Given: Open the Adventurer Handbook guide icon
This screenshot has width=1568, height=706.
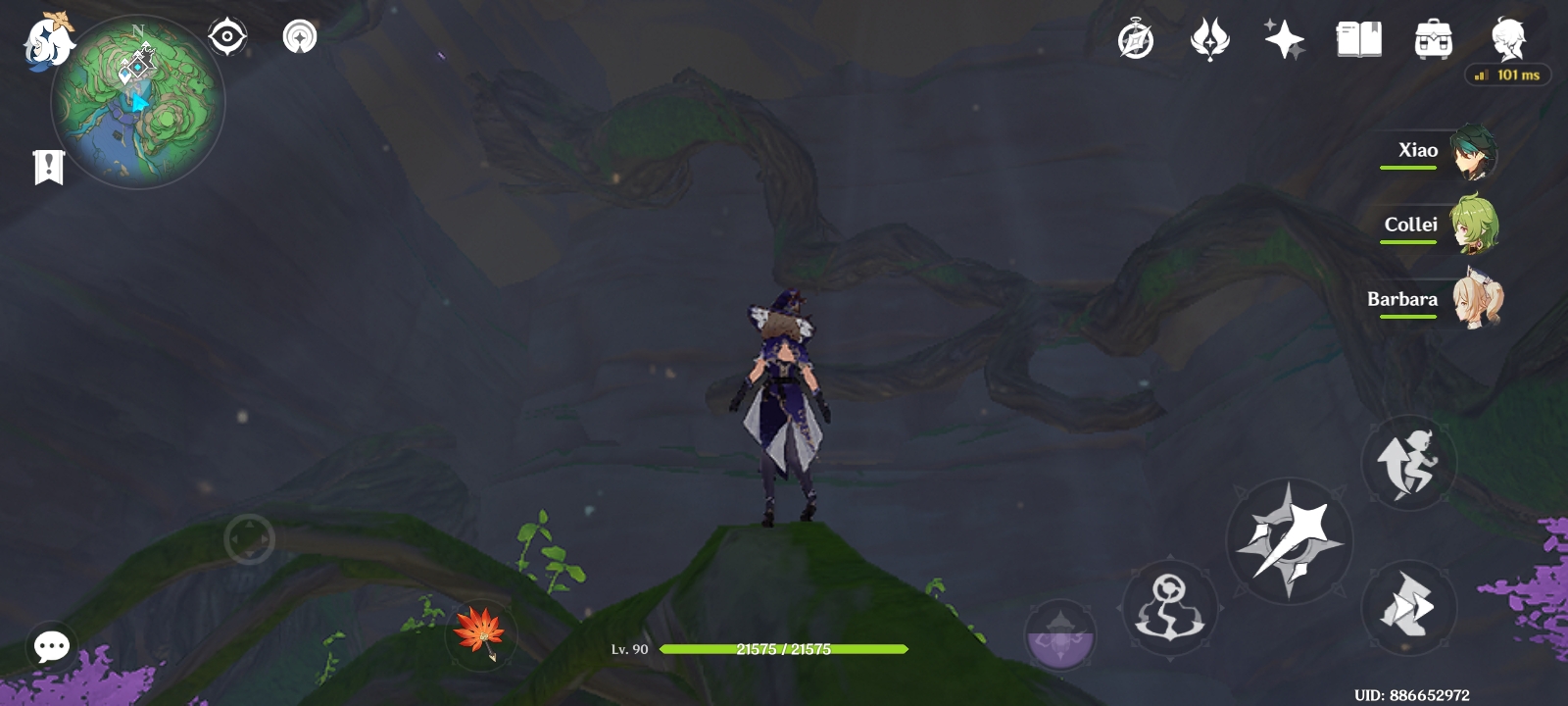Looking at the screenshot, I should point(1212,39).
